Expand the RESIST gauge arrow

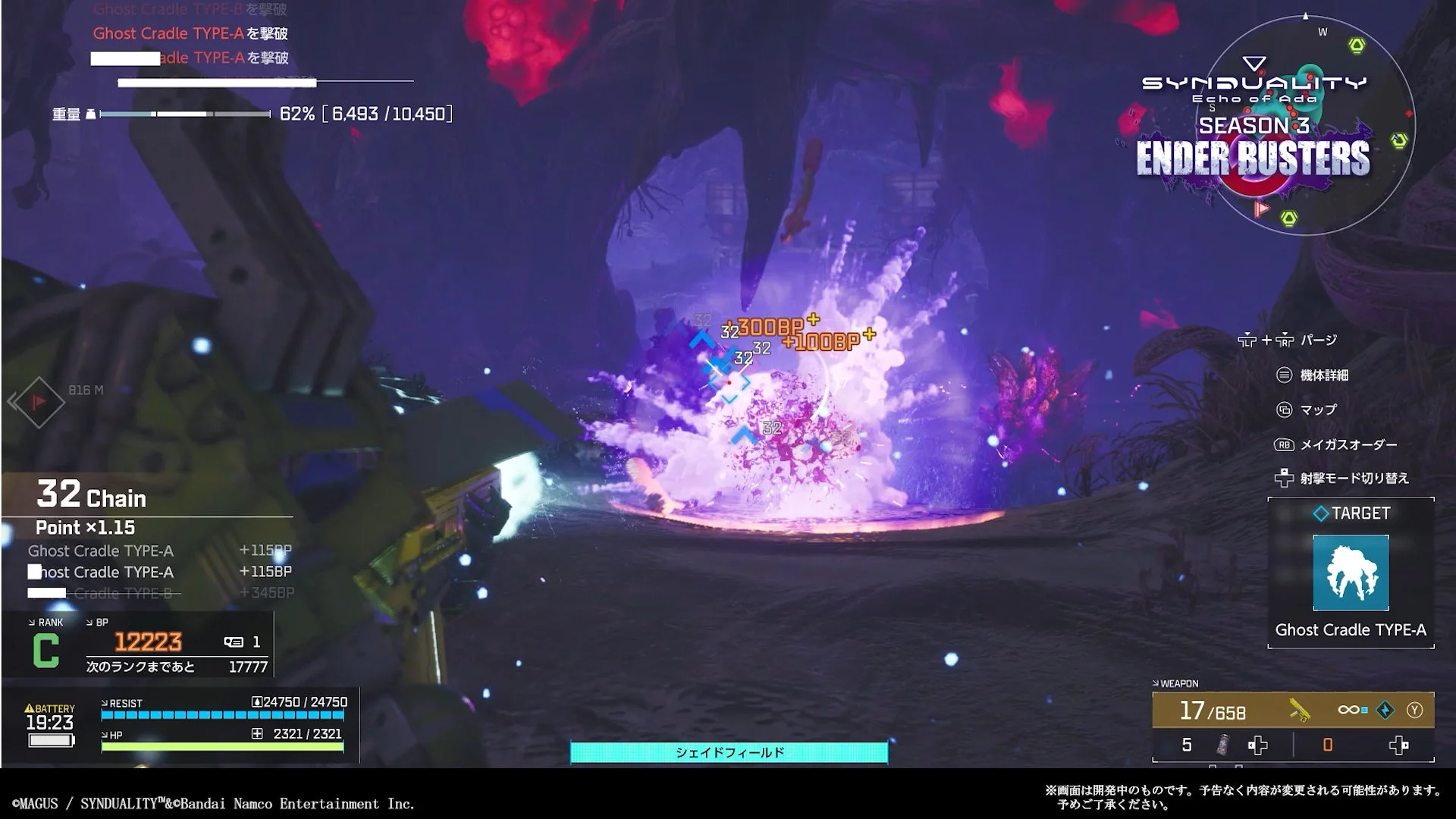(x=105, y=703)
